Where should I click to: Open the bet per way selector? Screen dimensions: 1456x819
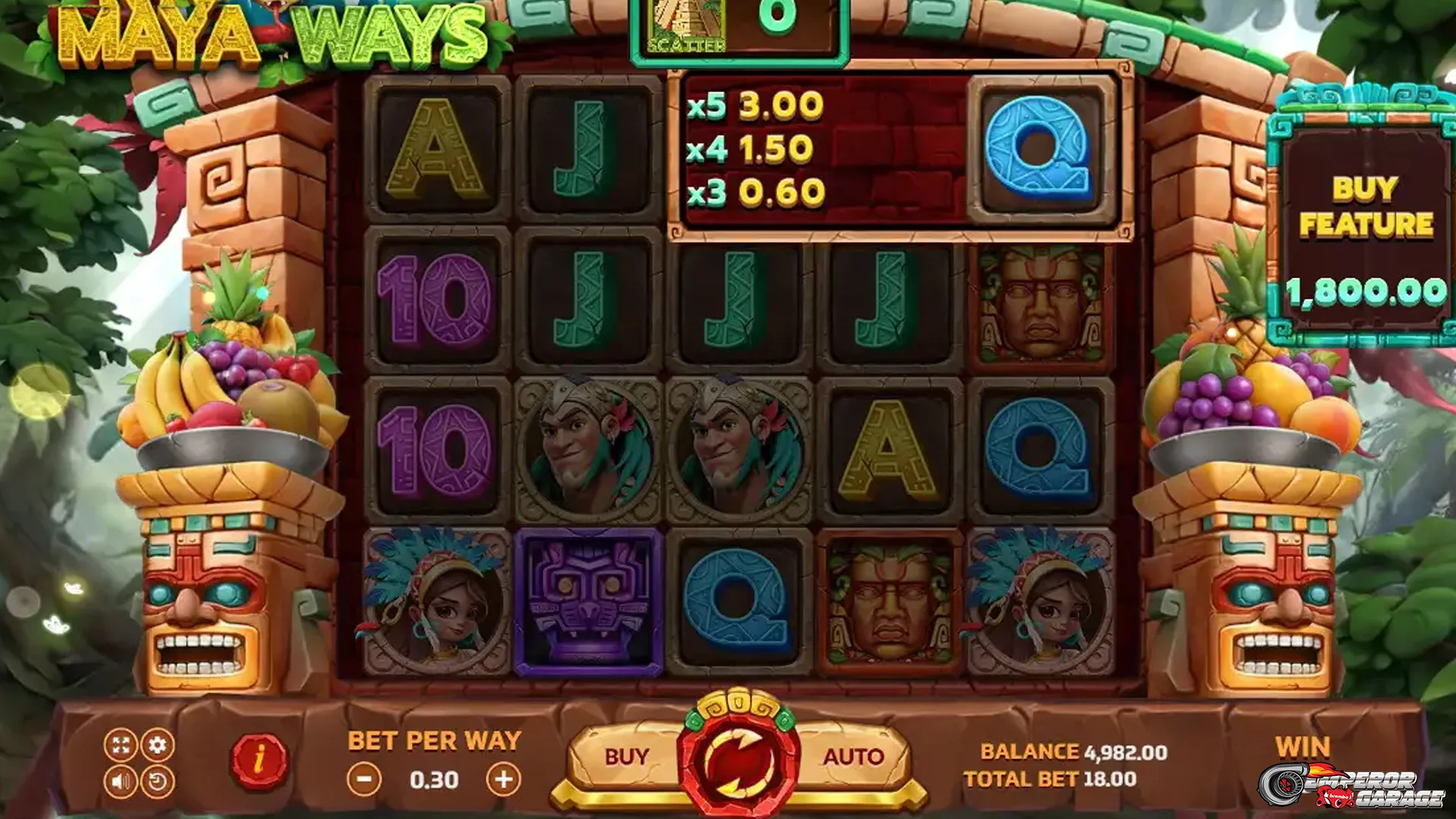[x=434, y=739]
